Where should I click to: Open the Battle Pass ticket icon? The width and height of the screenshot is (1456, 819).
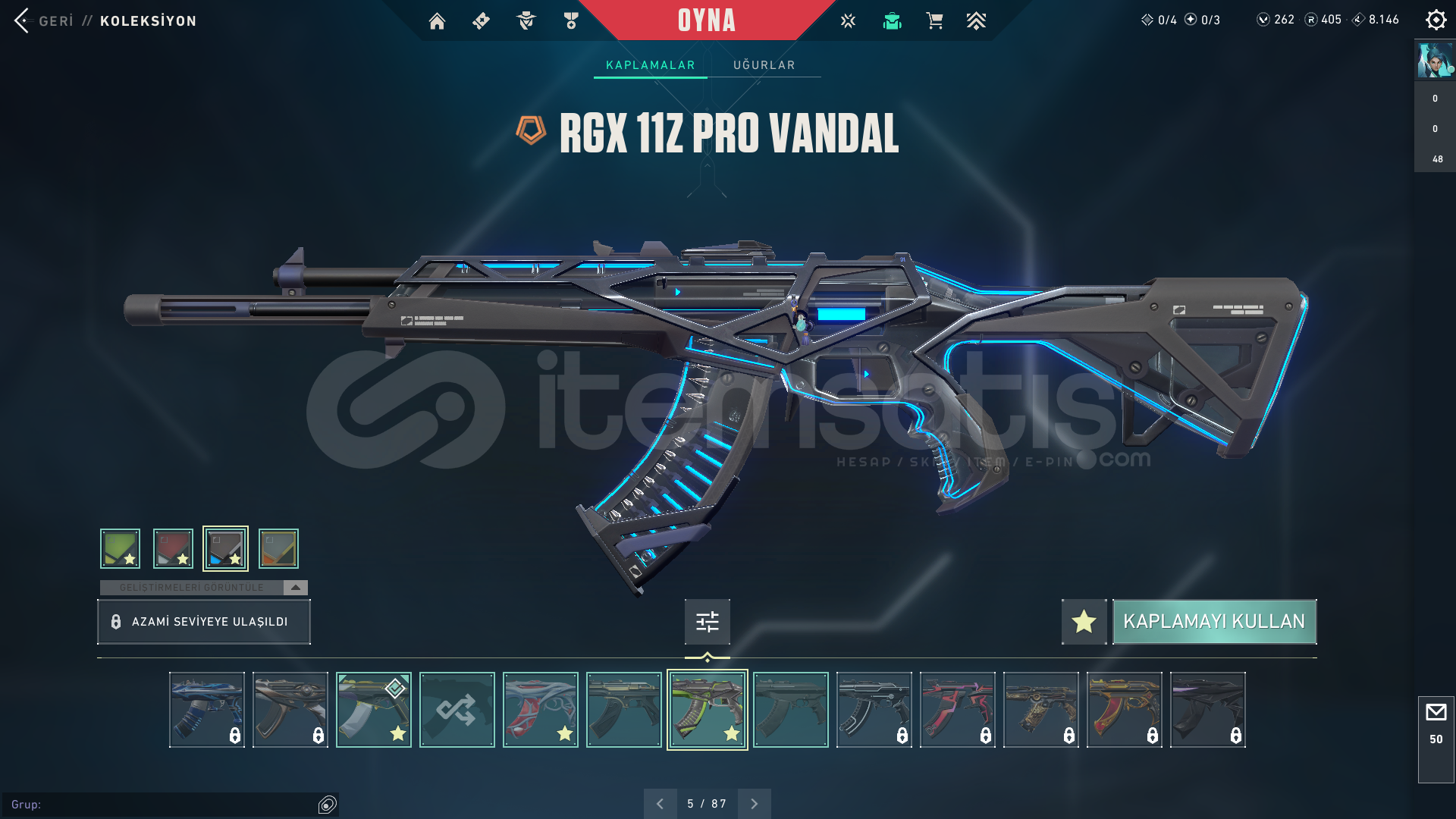[482, 20]
